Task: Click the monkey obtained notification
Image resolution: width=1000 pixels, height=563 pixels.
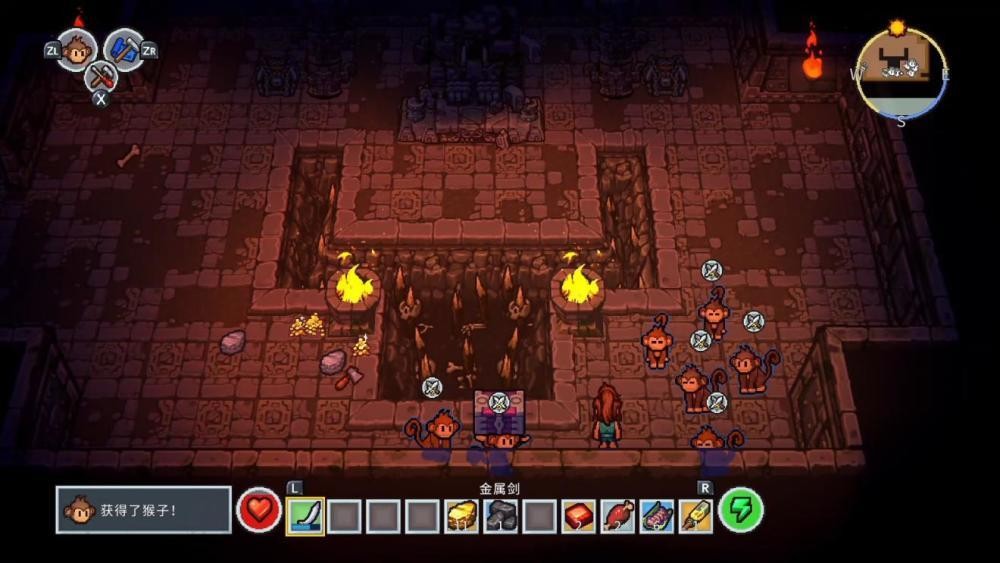Action: pyautogui.click(x=143, y=510)
